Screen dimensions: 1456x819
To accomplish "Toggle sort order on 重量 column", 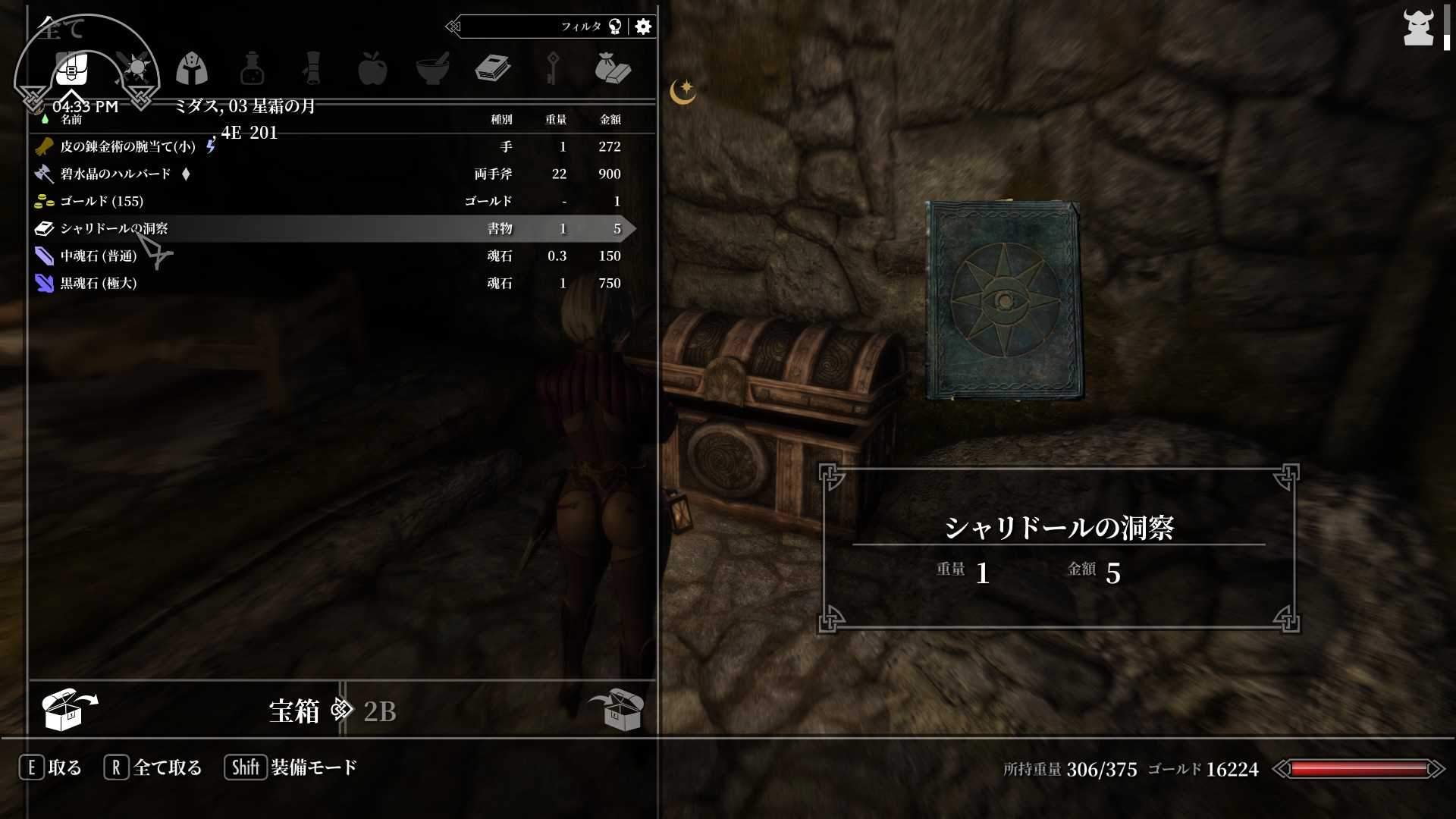I will (x=556, y=119).
